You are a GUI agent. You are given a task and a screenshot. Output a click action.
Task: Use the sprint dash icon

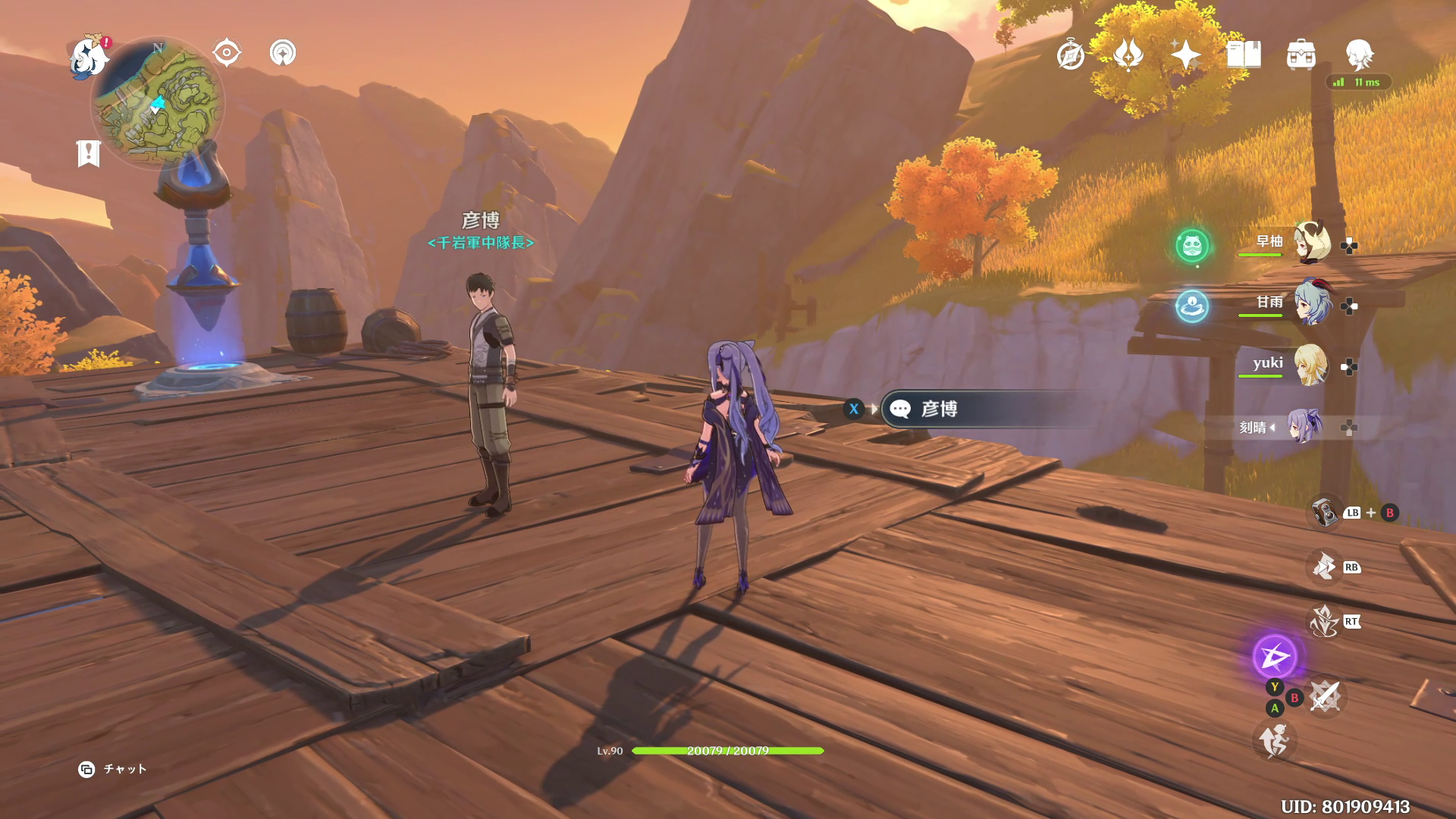pos(1274,740)
